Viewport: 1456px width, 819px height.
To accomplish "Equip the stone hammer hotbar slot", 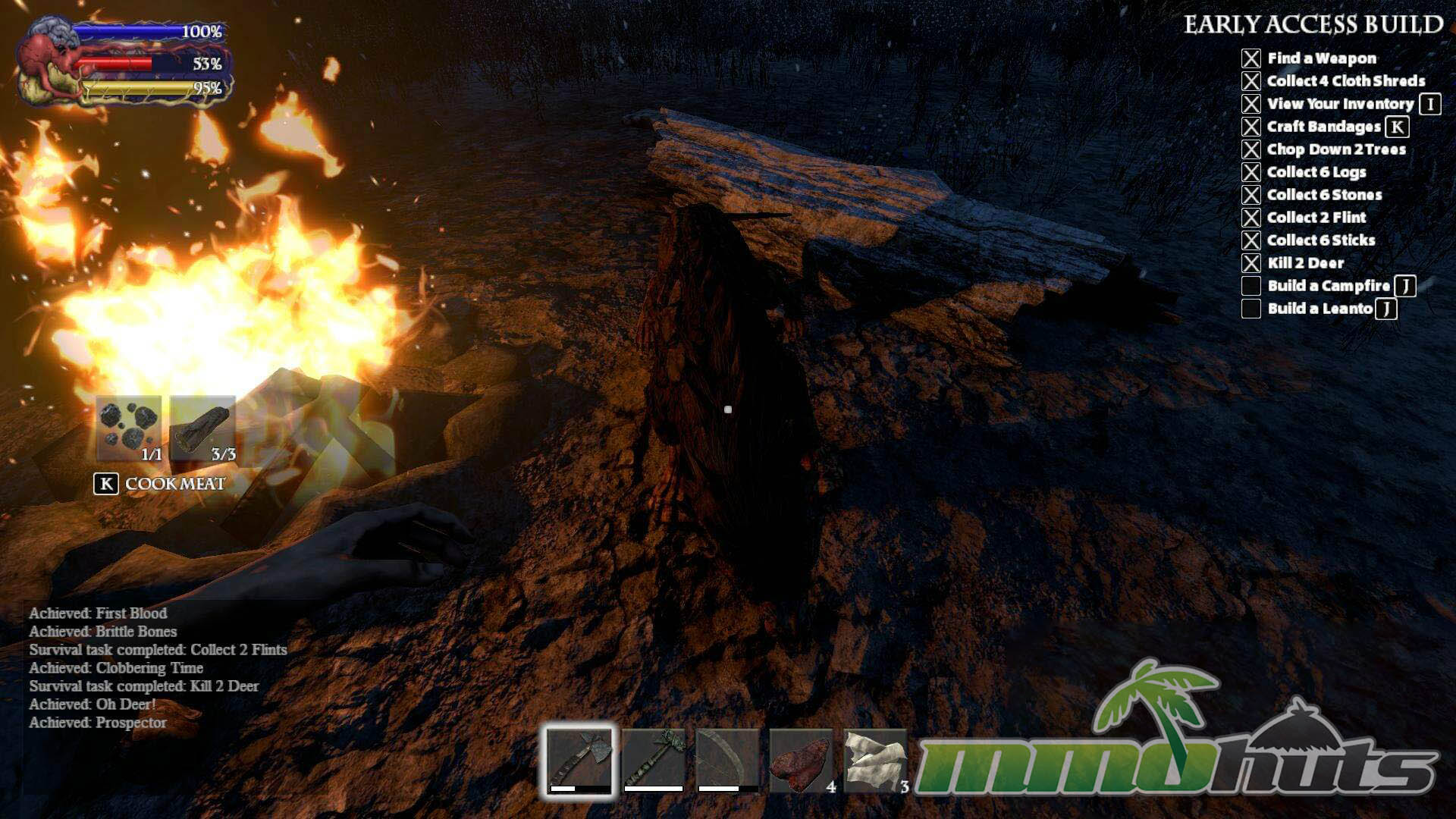I will click(x=654, y=760).
